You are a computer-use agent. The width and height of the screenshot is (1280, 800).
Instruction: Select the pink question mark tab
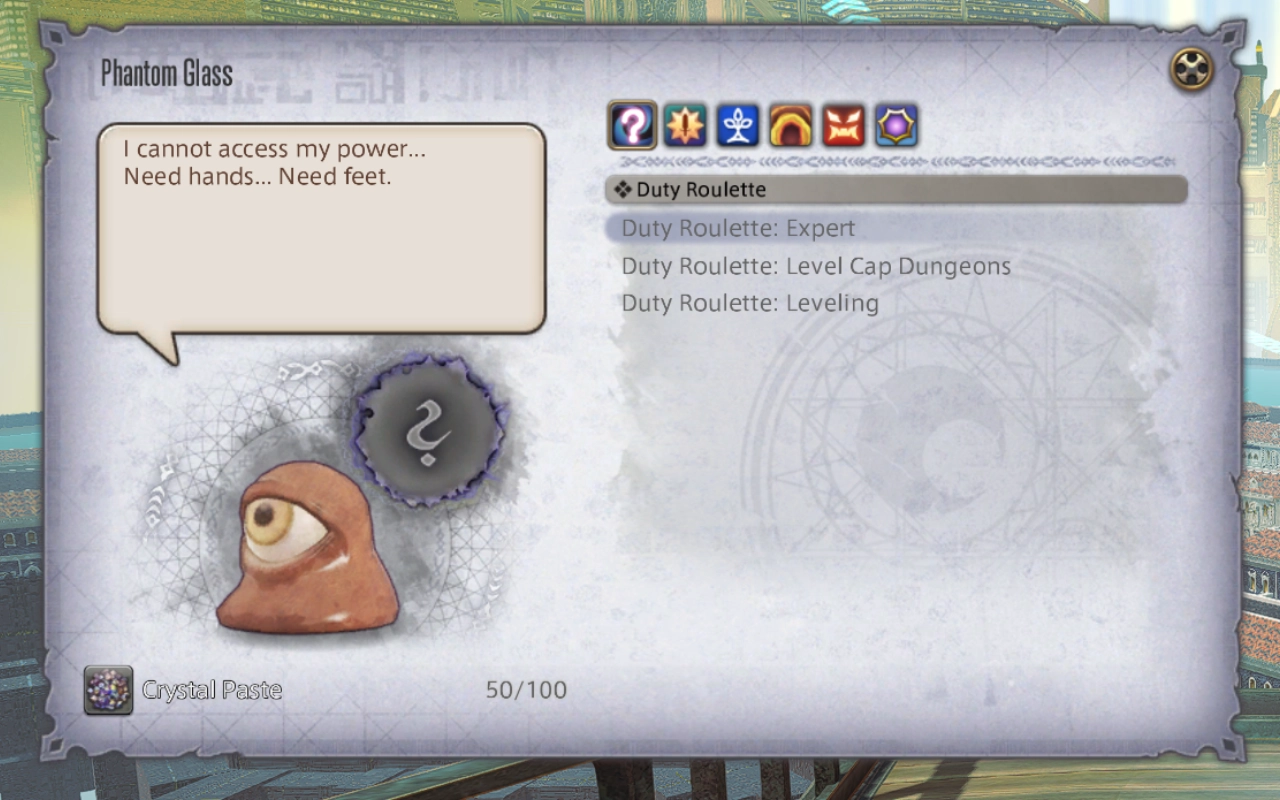click(632, 126)
